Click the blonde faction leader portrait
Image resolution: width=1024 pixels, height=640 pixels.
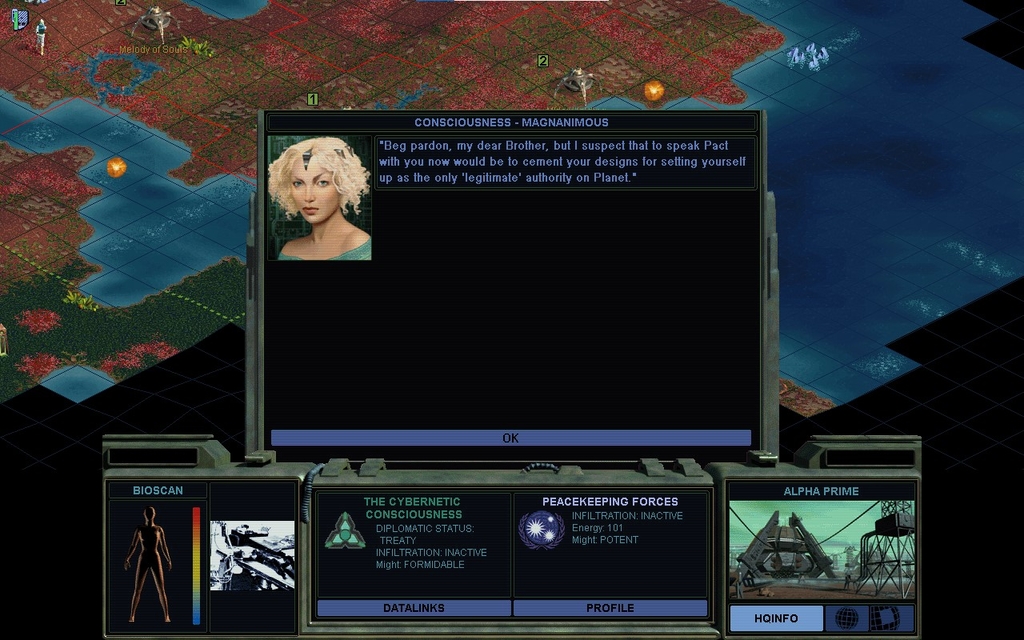point(319,198)
